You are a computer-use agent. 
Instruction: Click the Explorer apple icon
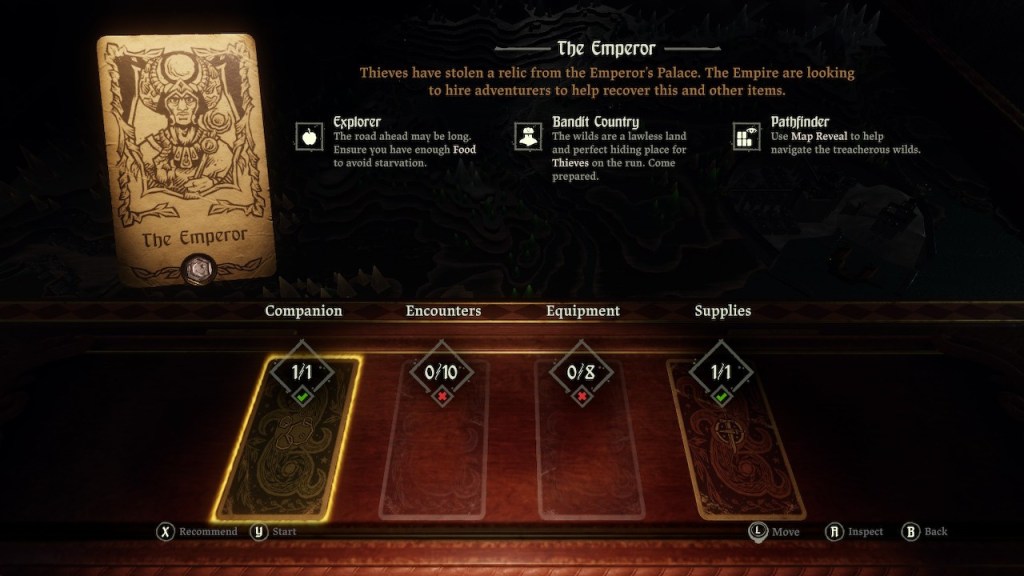point(310,135)
